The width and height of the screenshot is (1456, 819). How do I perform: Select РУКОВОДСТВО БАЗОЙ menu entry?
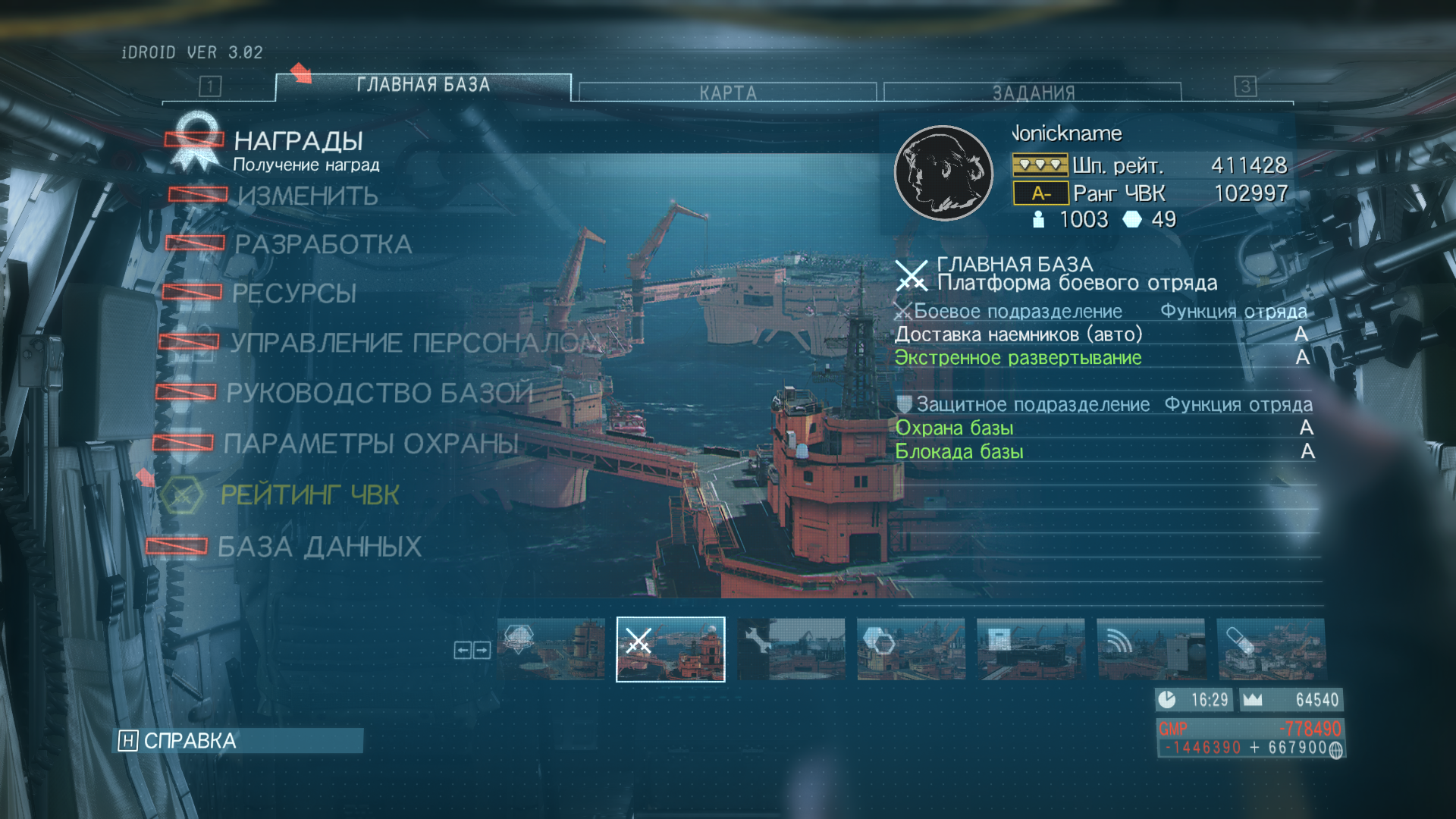379,393
